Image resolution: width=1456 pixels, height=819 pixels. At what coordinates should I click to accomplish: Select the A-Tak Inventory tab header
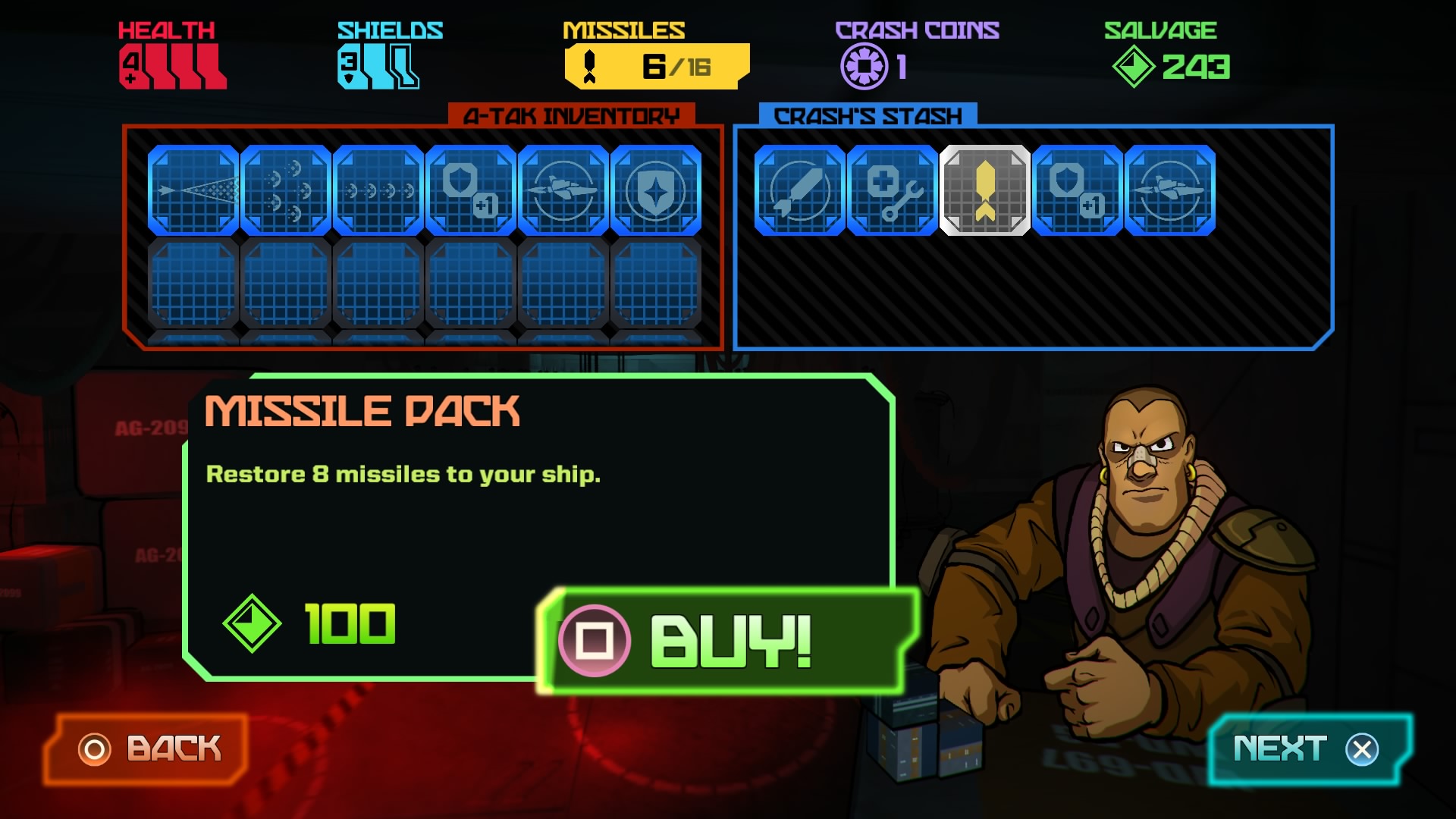coord(574,115)
